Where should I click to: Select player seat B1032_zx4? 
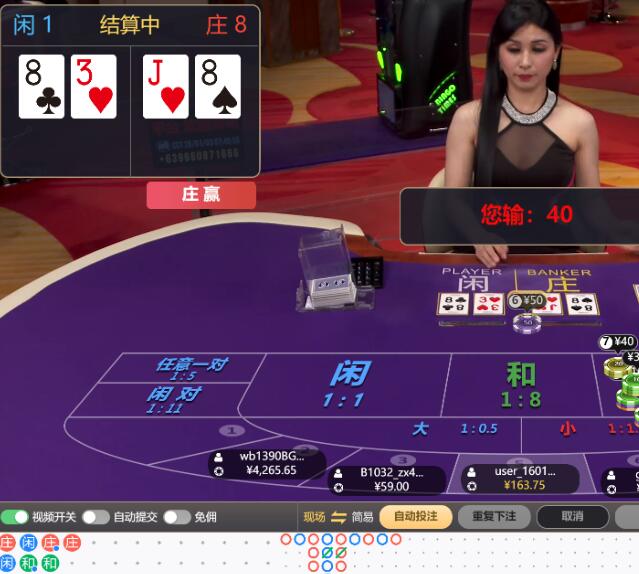pos(390,480)
